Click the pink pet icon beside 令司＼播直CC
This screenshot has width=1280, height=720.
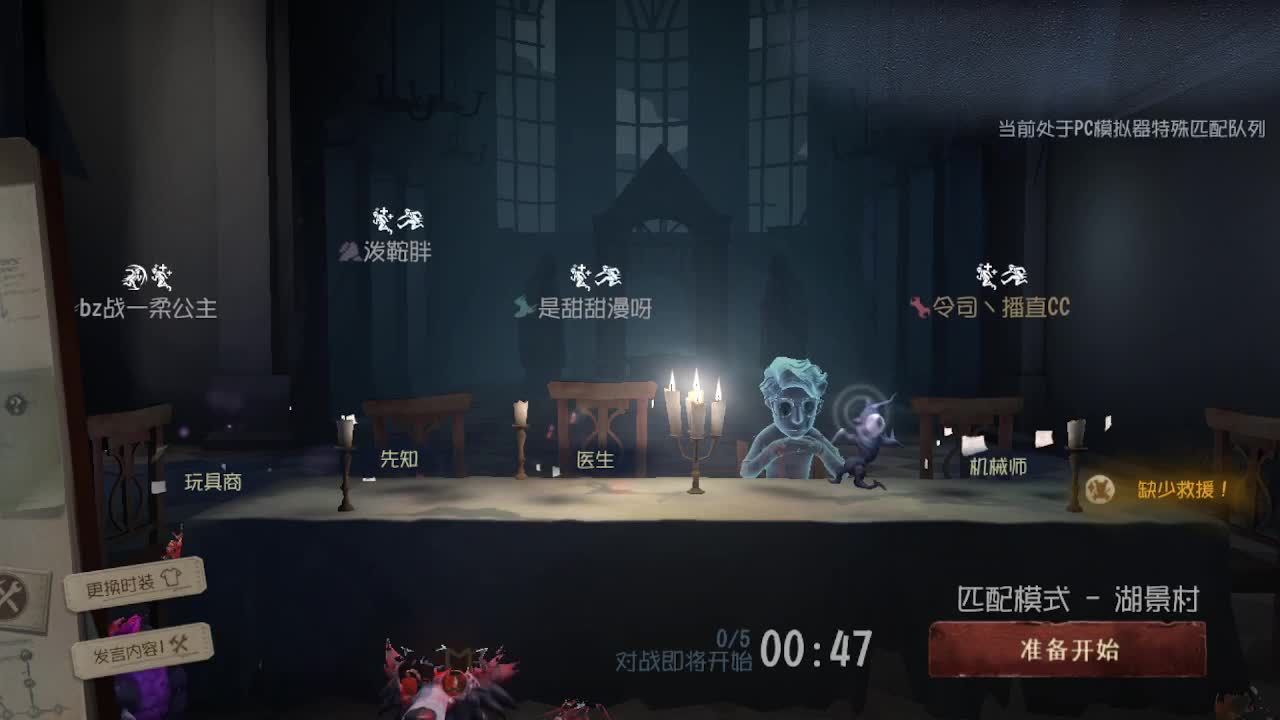[918, 309]
